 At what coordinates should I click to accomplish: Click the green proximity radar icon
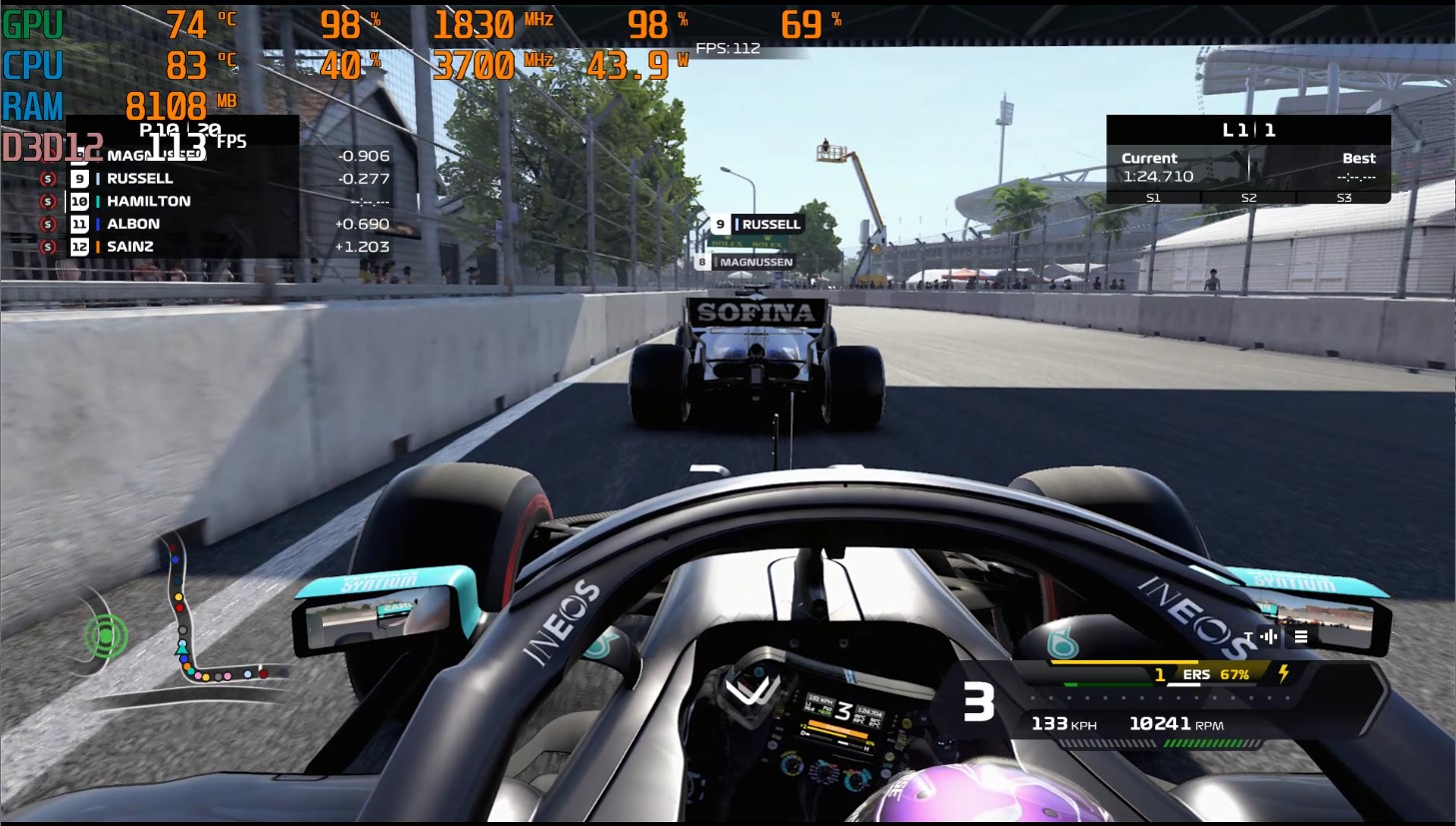click(x=106, y=634)
